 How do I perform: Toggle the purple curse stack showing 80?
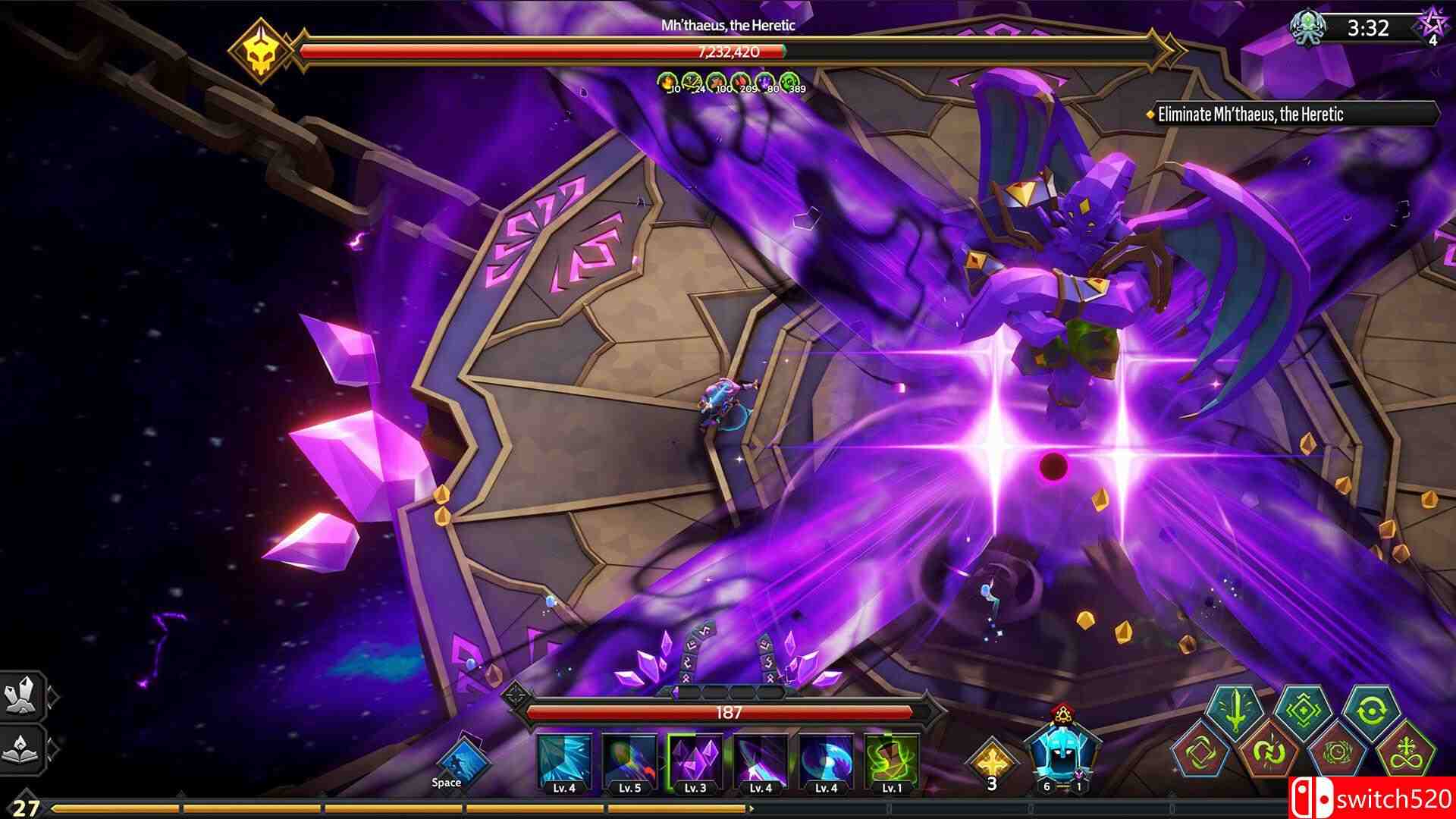[x=764, y=82]
